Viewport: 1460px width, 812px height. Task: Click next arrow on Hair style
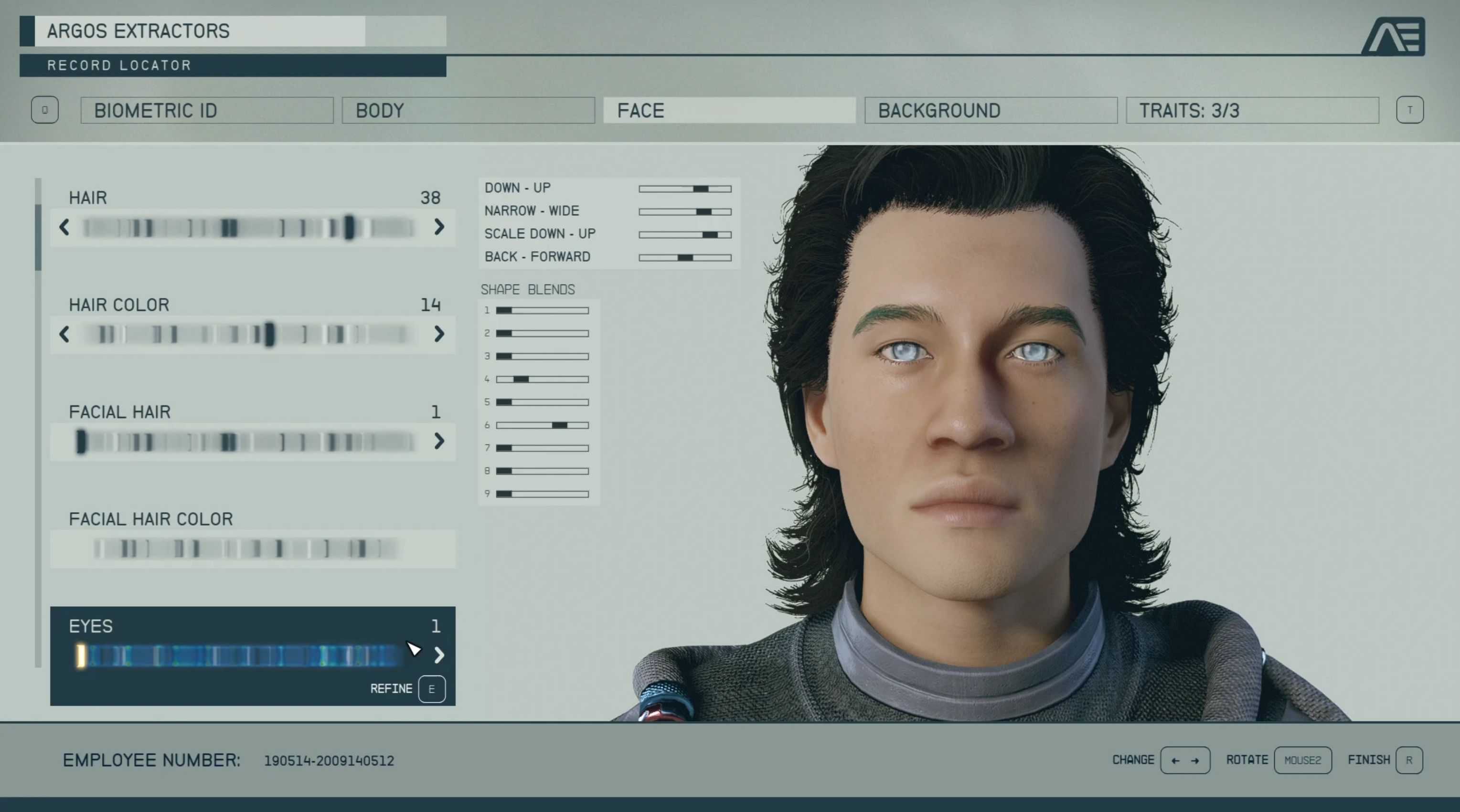439,227
